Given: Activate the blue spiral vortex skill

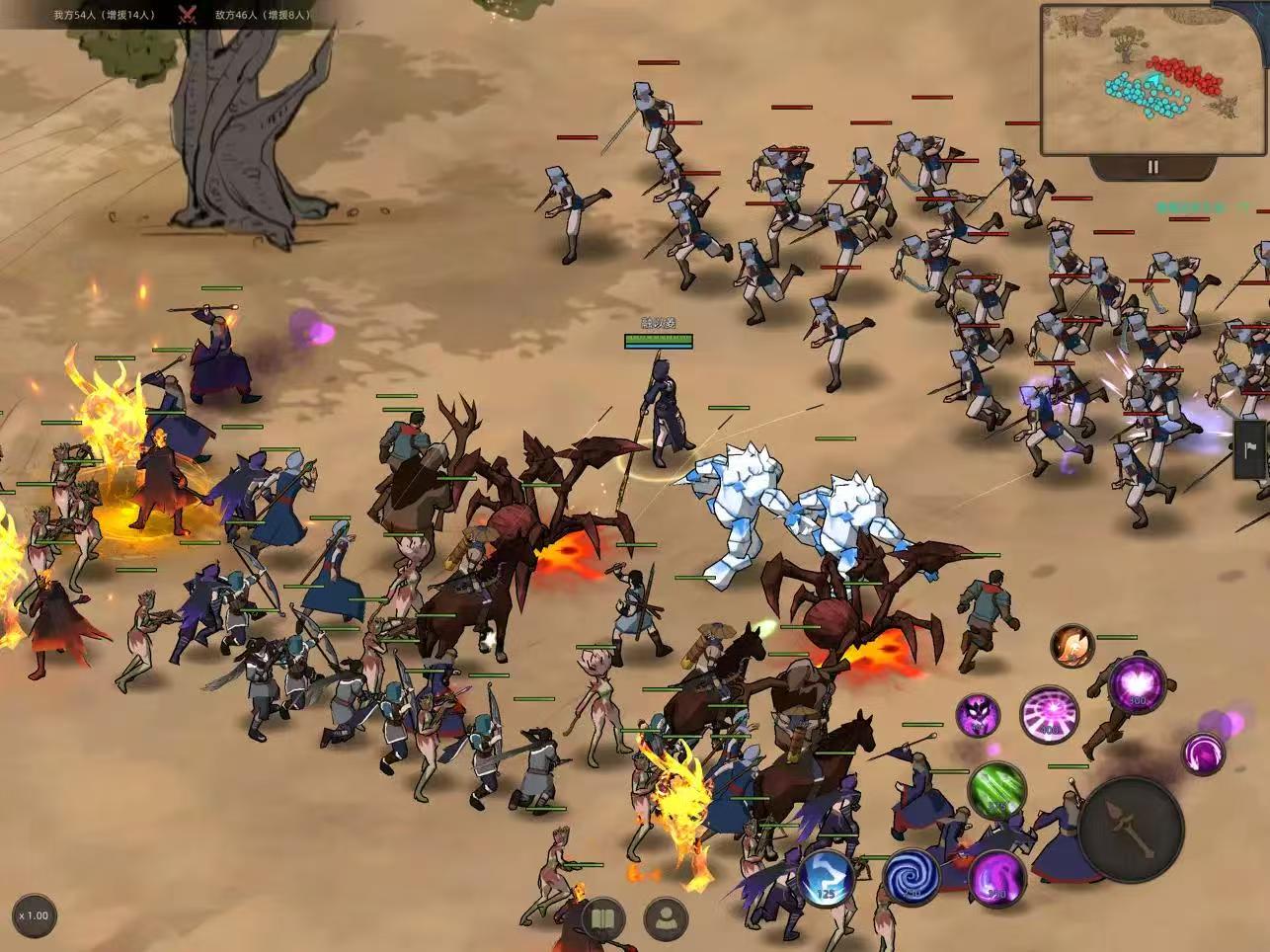Looking at the screenshot, I should pyautogui.click(x=911, y=877).
